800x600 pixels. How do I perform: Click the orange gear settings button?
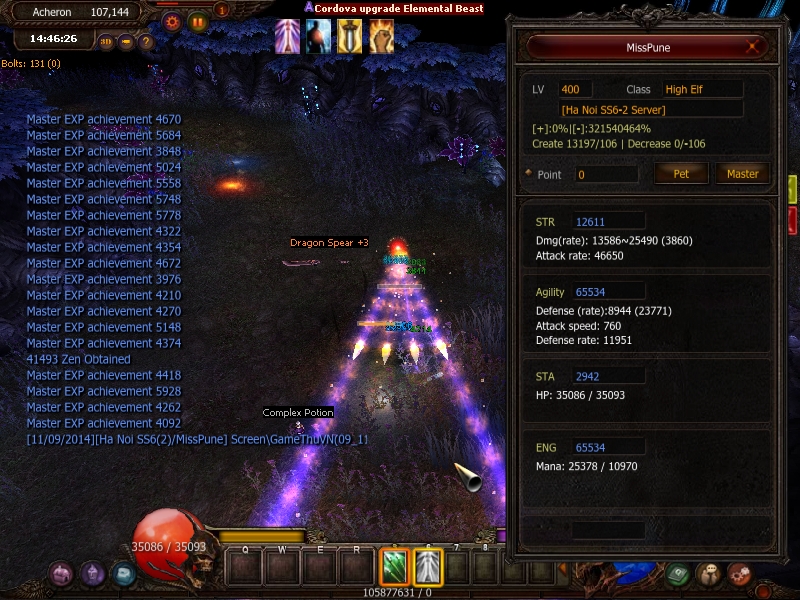pos(172,20)
